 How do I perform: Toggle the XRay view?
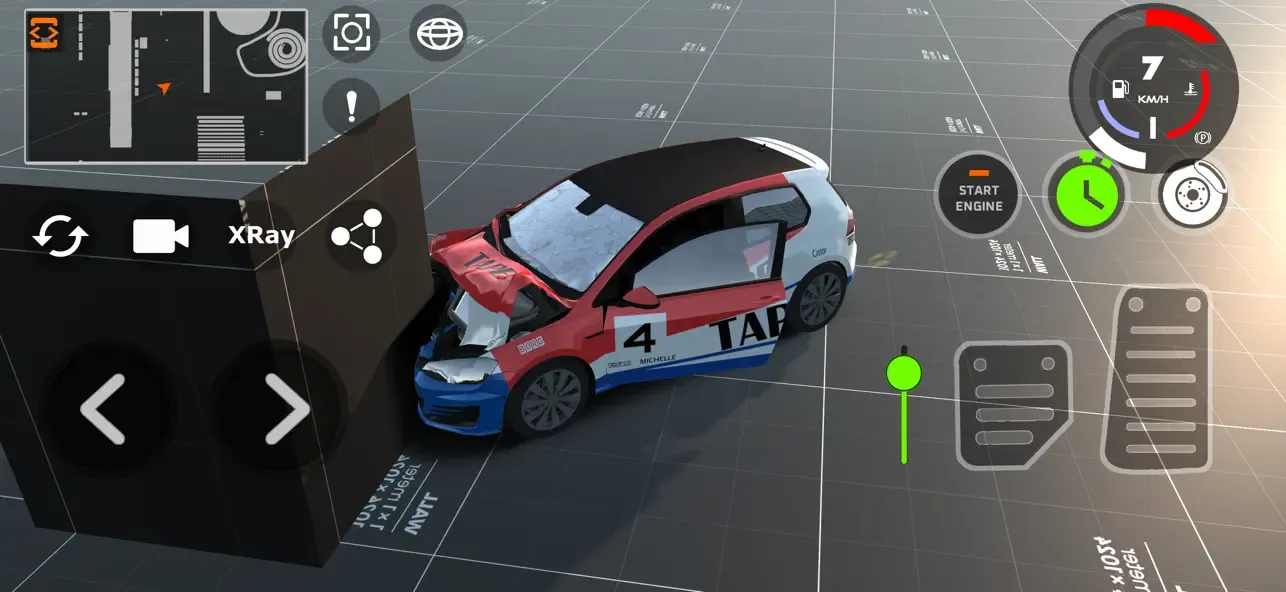click(261, 236)
